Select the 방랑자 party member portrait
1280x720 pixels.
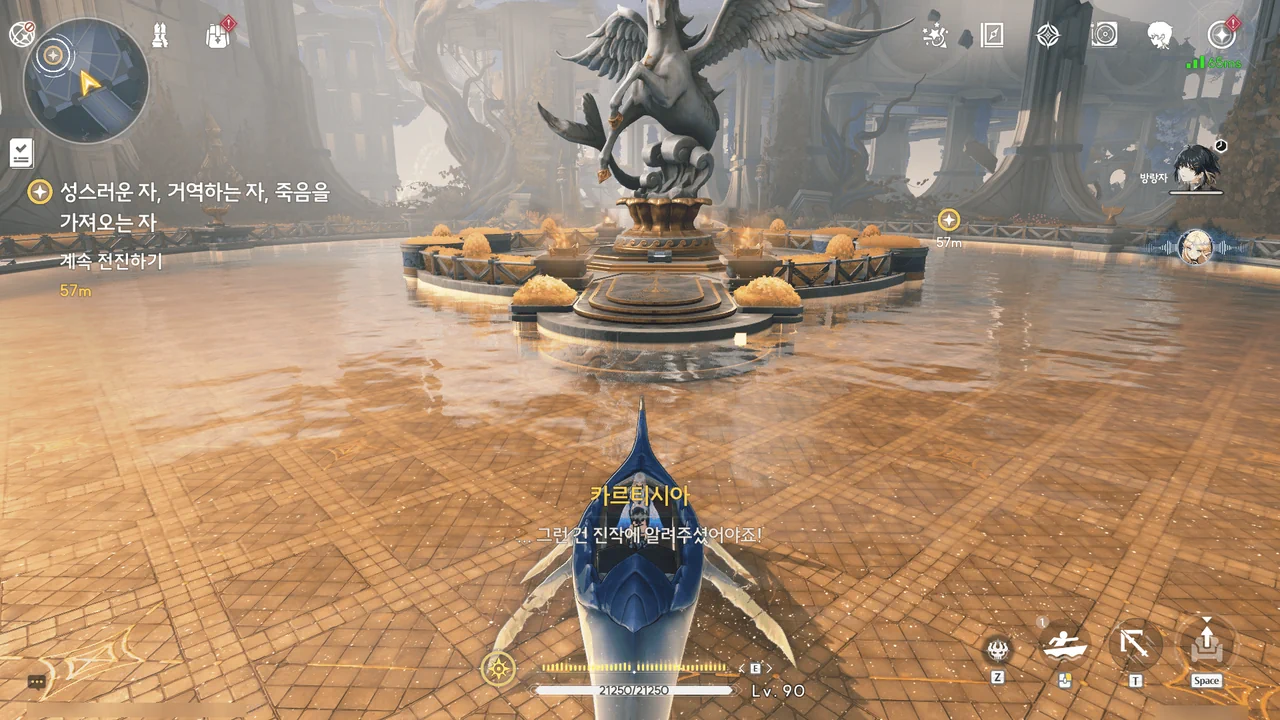tap(1196, 165)
